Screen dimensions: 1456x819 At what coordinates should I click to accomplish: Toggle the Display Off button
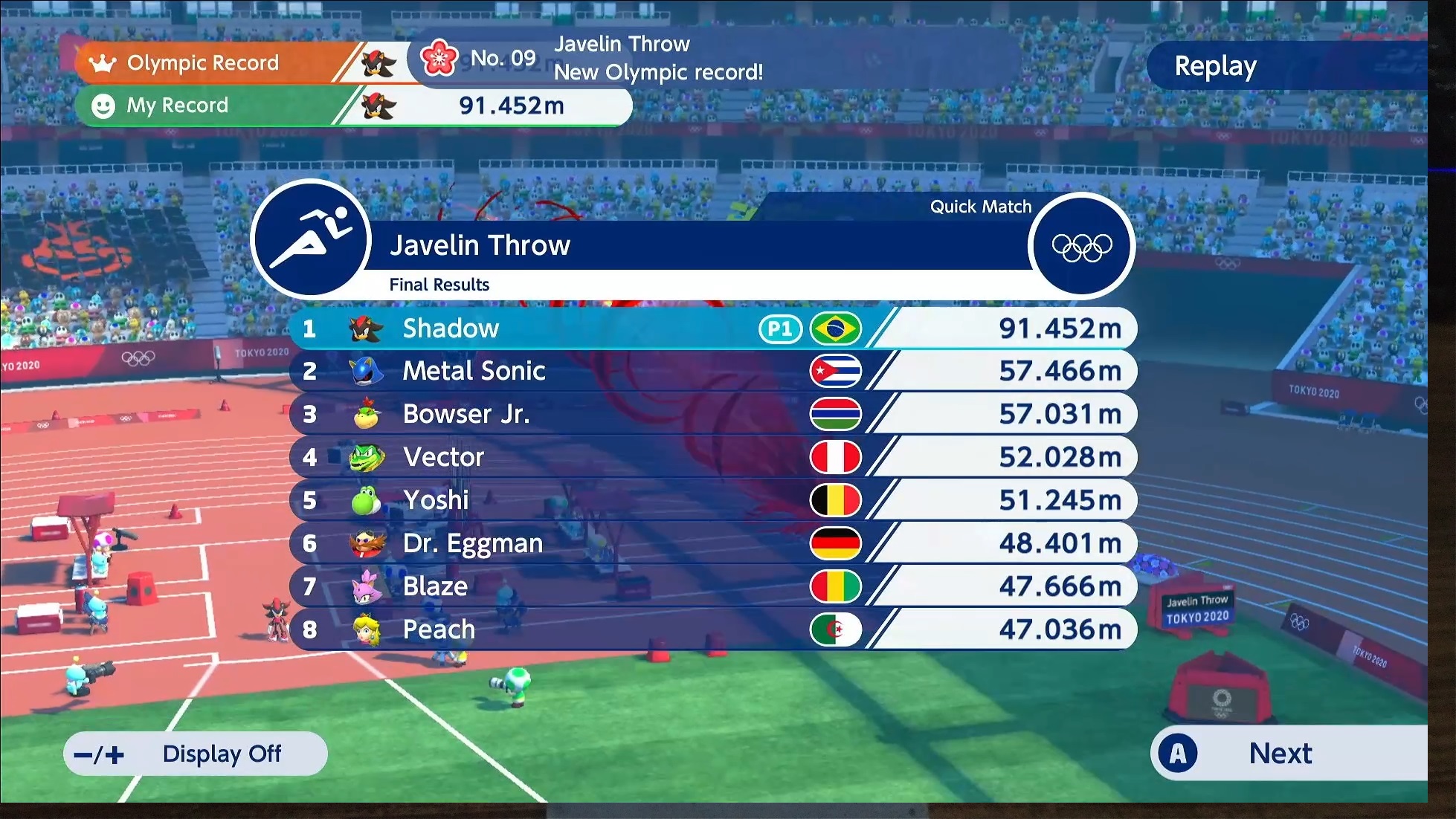196,754
